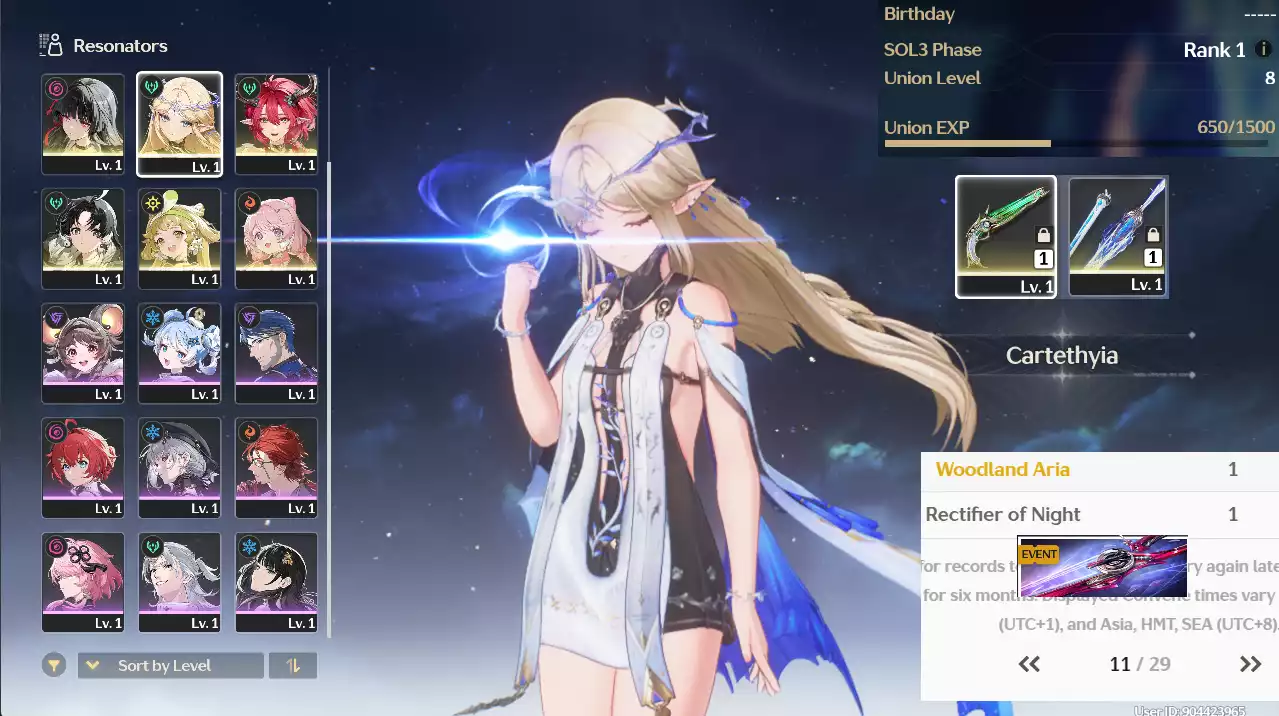Viewport: 1279px width, 716px height.
Task: Select the yellow-haired Spectro resonator portrait
Action: tap(179, 238)
